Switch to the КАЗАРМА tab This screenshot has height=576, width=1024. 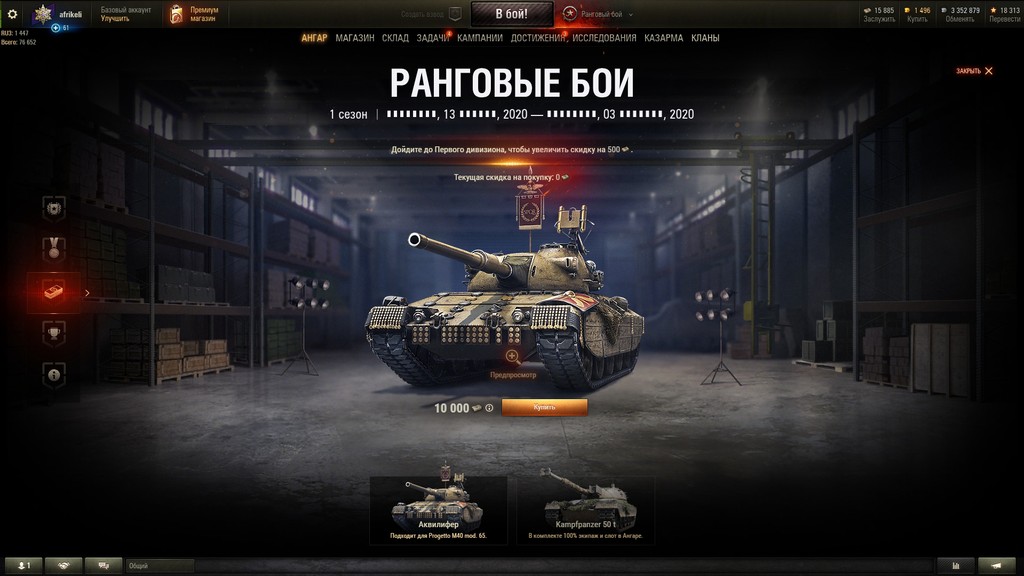pos(664,38)
